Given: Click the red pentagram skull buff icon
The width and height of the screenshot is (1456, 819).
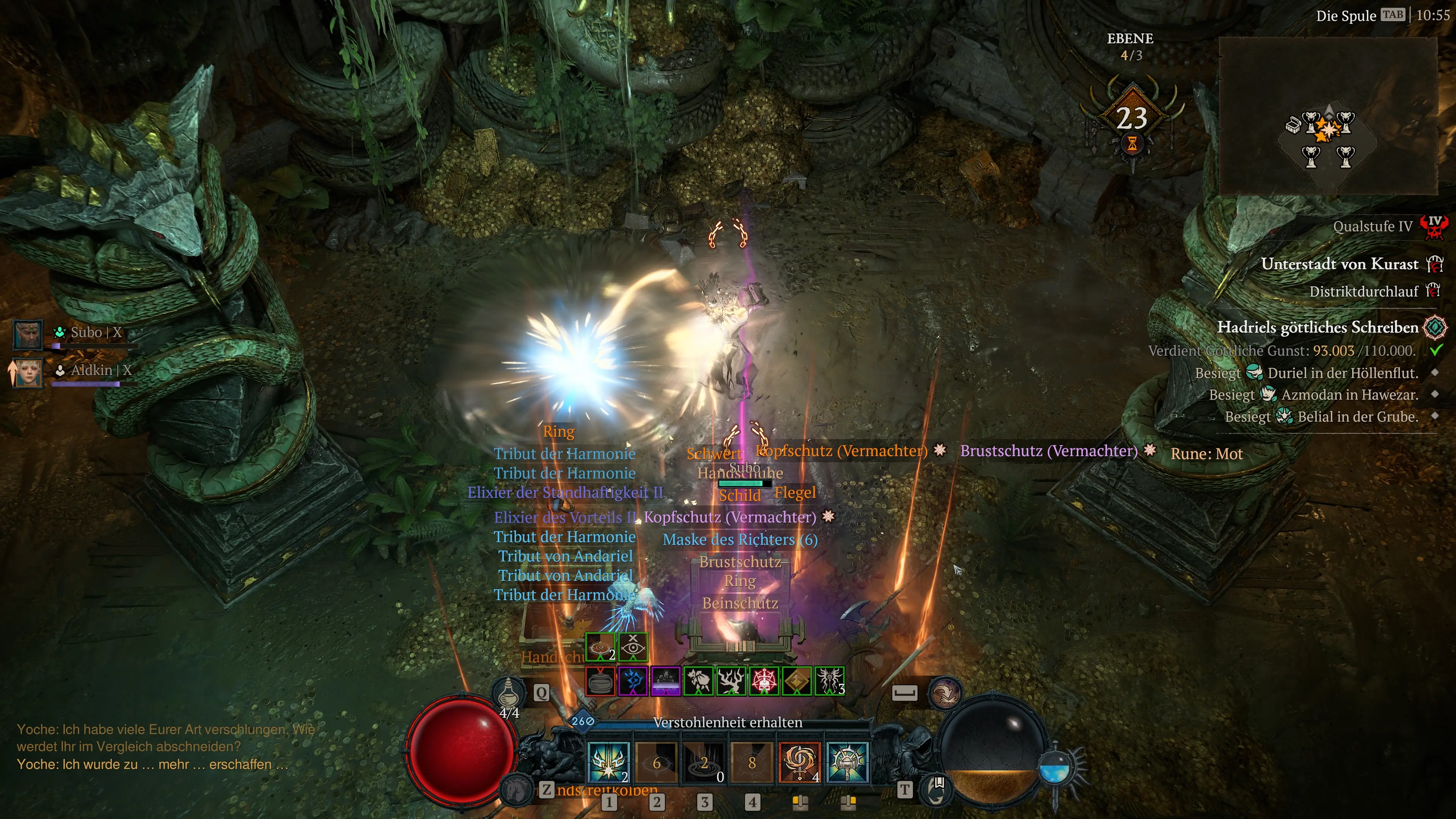Looking at the screenshot, I should click(764, 681).
